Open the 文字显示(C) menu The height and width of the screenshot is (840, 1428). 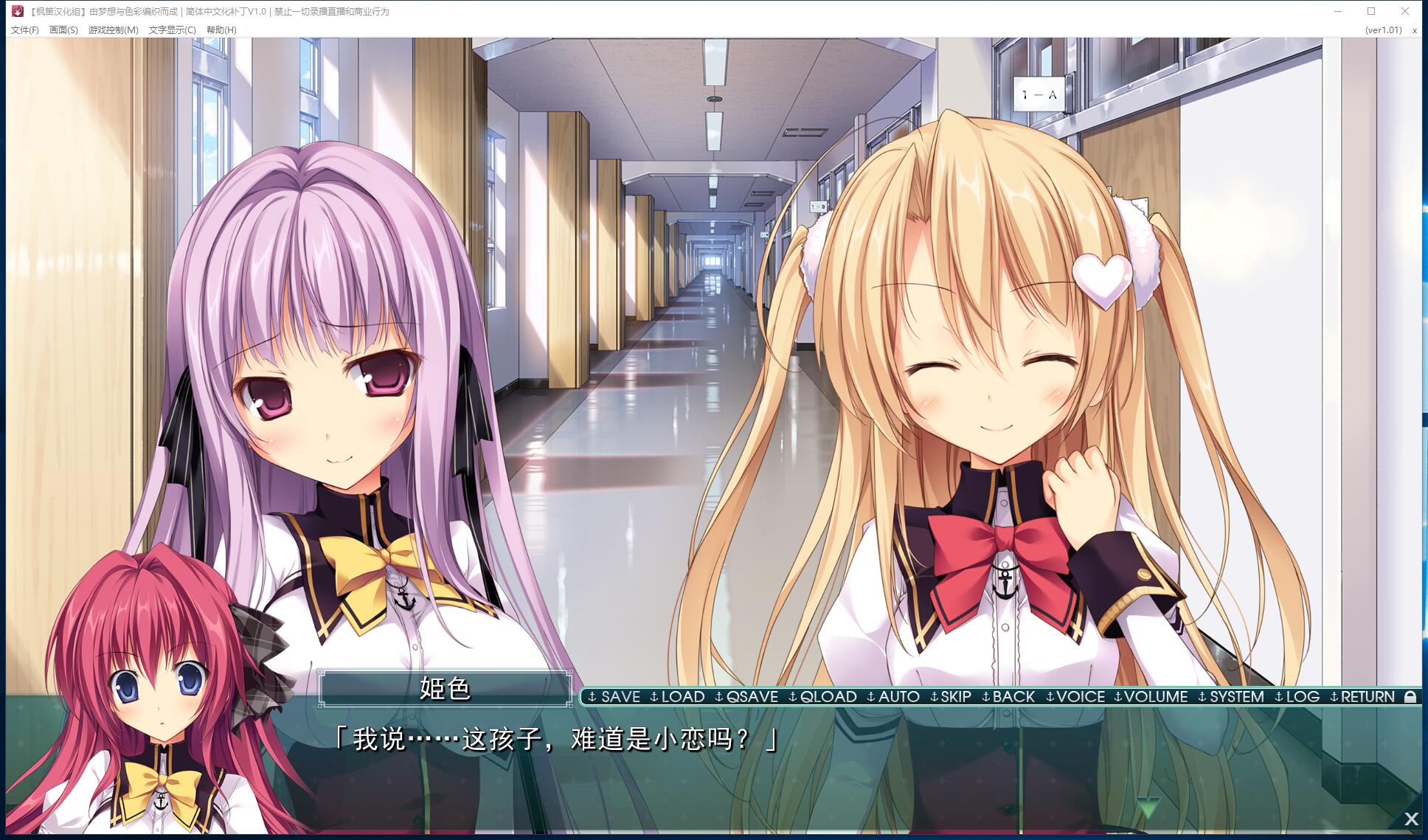172,30
